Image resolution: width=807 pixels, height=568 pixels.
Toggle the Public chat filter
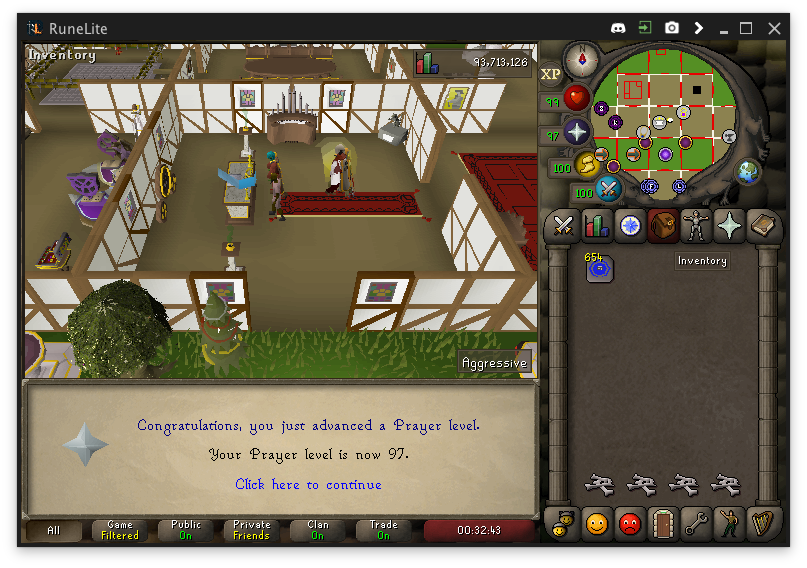pos(186,530)
